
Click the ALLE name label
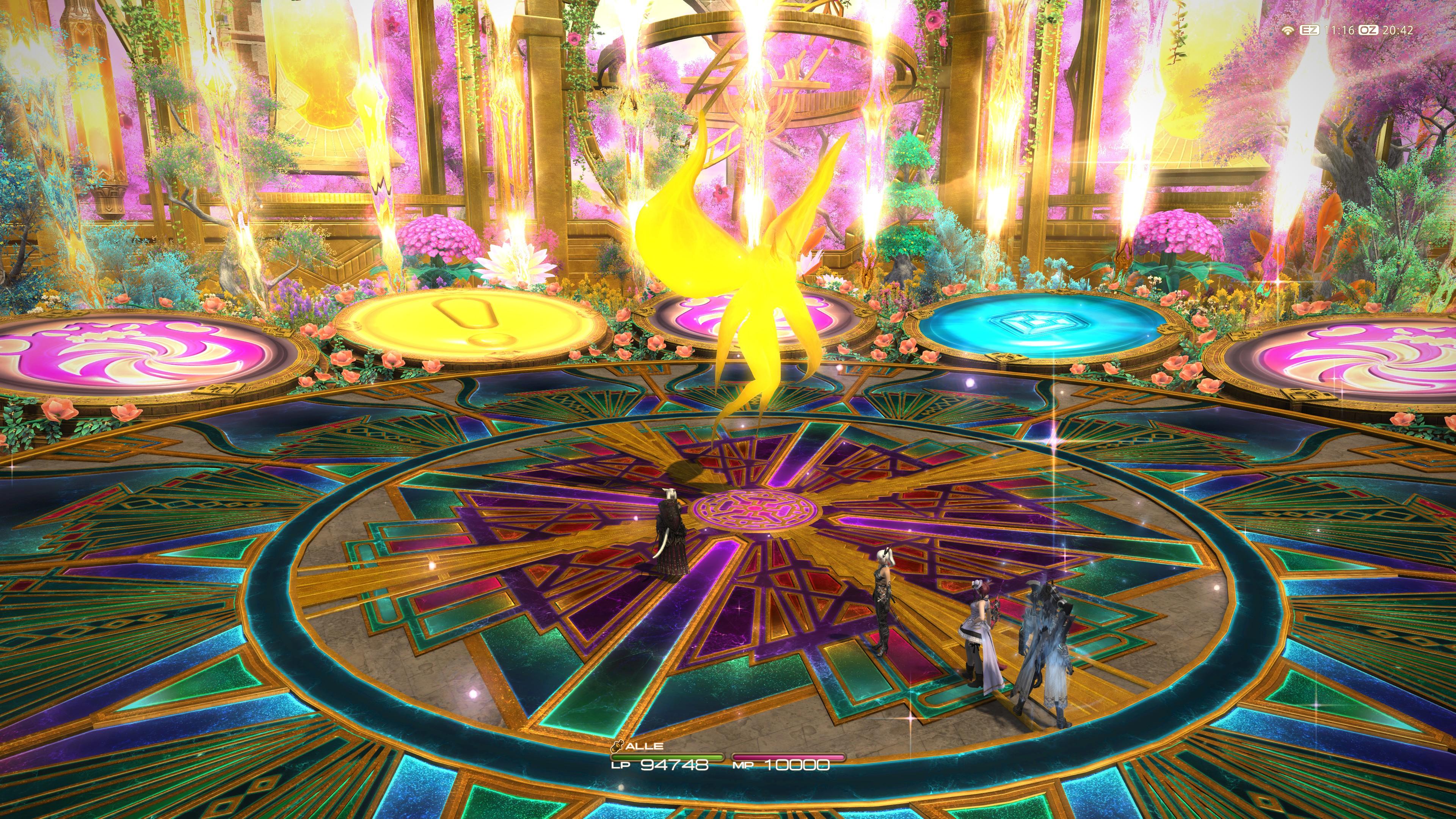(x=644, y=747)
